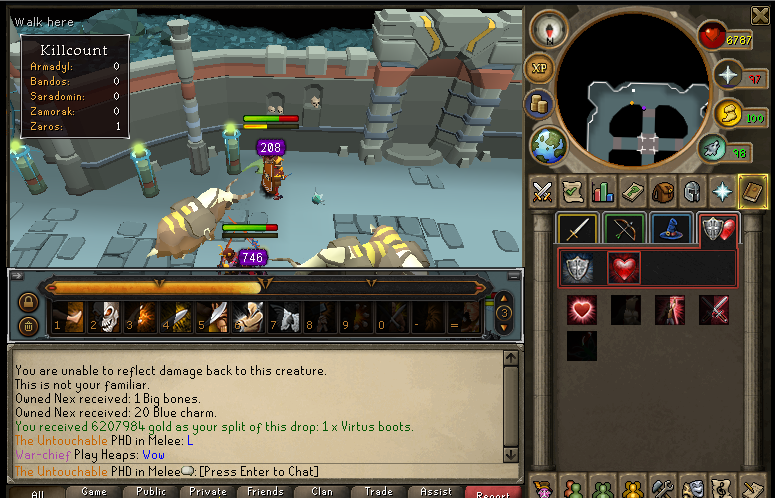
Task: Click the compass to face north
Action: click(x=548, y=31)
